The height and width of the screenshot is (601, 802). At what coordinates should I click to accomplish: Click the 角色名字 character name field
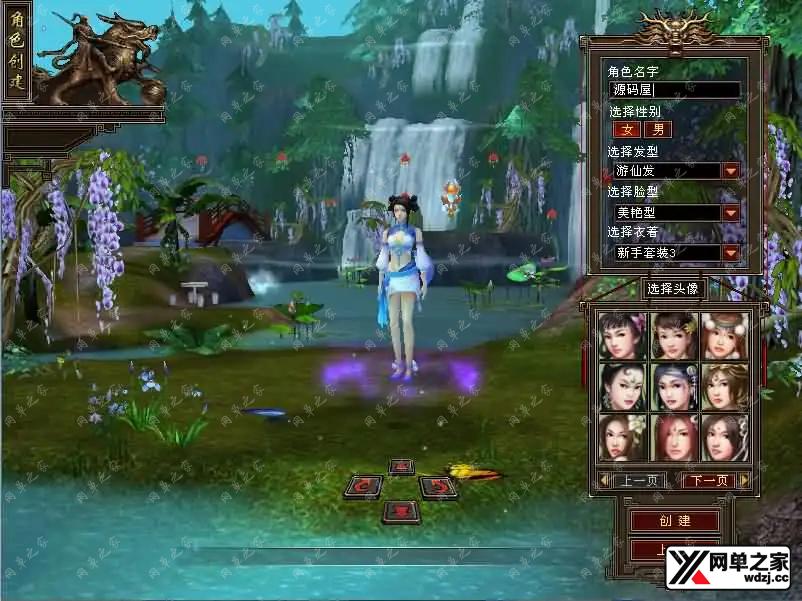tap(676, 90)
